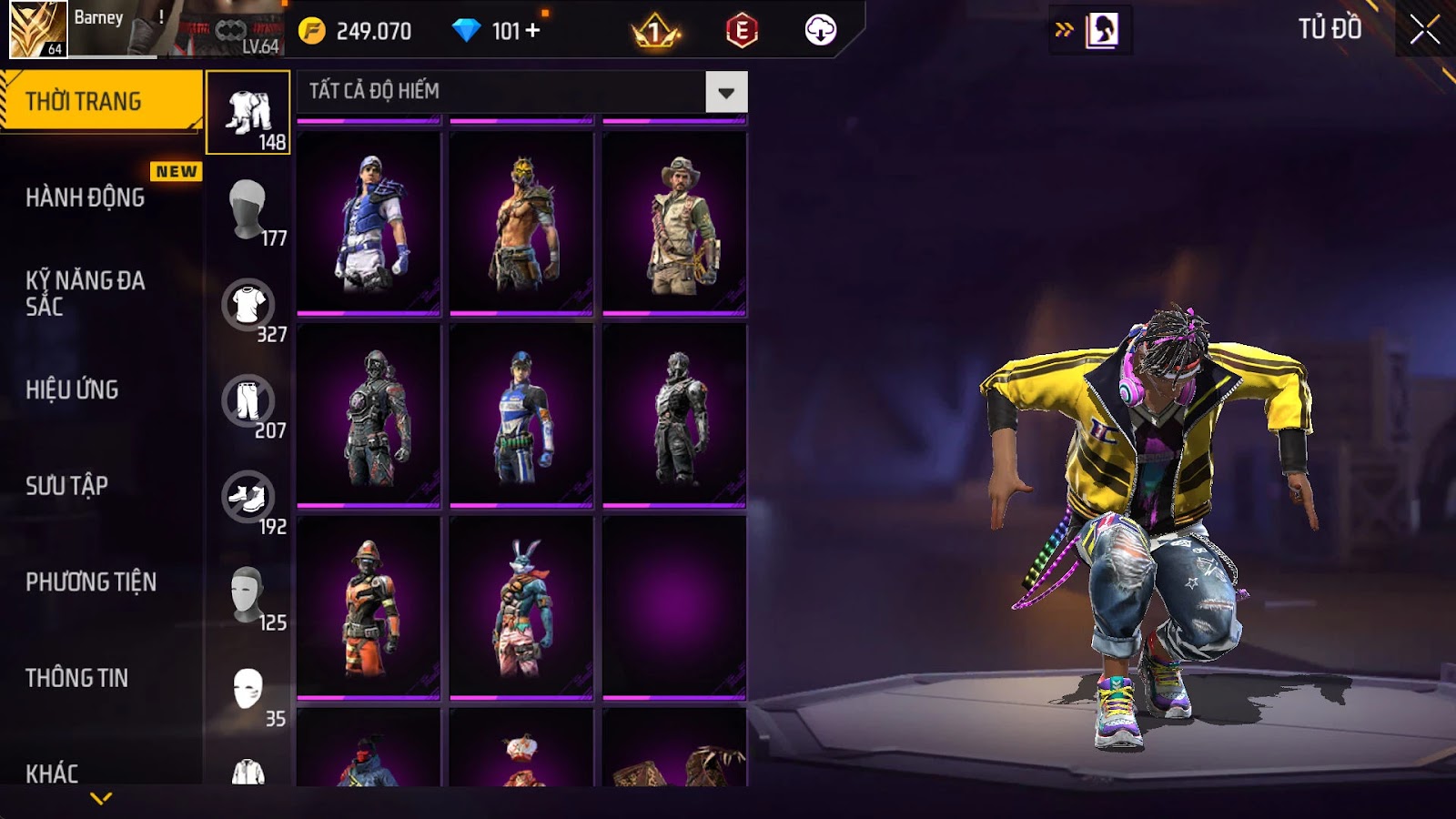Select the cowboy hat explorer outfit
Viewport: 1456px width, 819px height.
674,223
